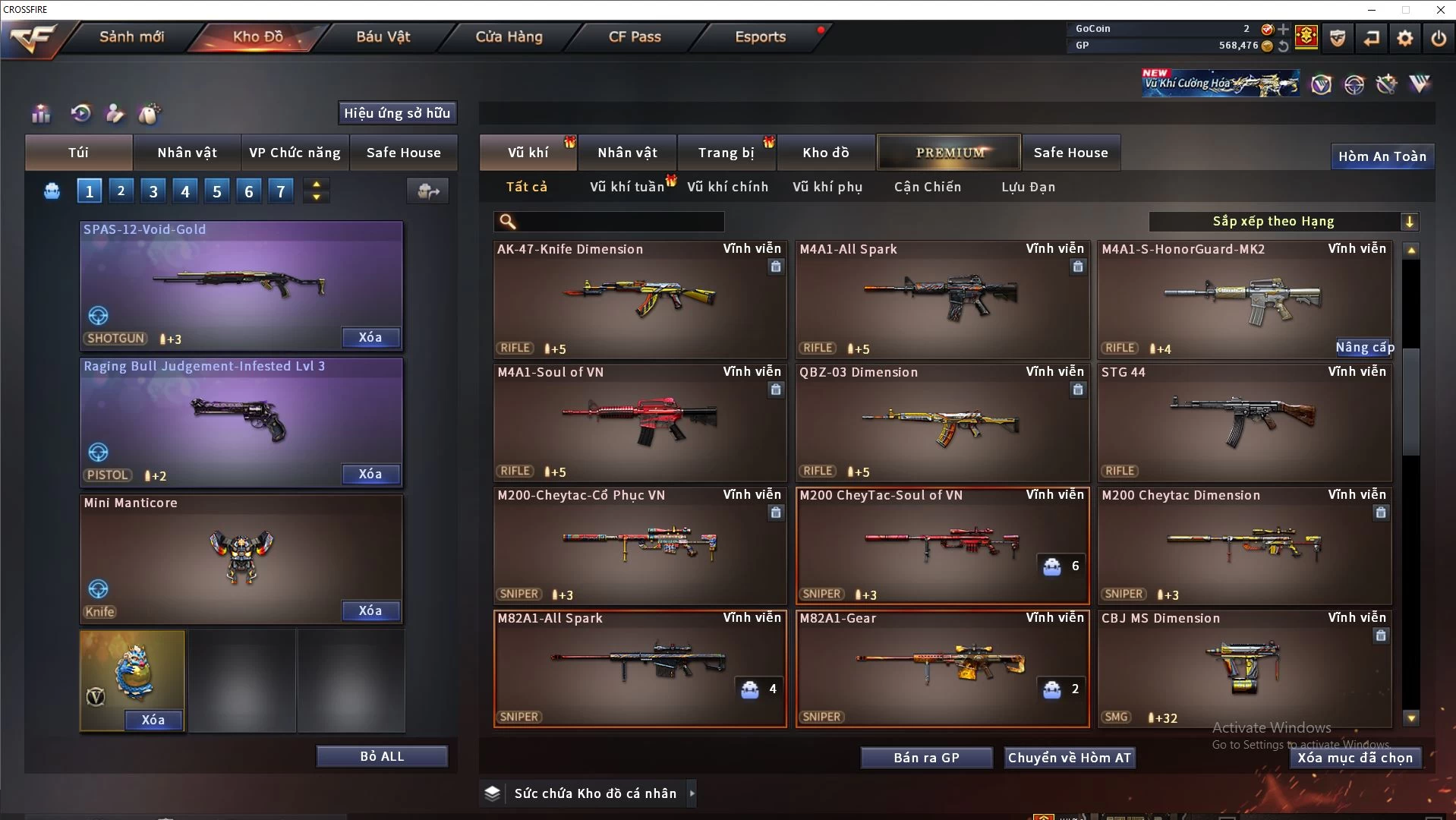Image resolution: width=1456 pixels, height=820 pixels.
Task: Select the AK-47-Knife Dimension weapon
Action: (639, 299)
